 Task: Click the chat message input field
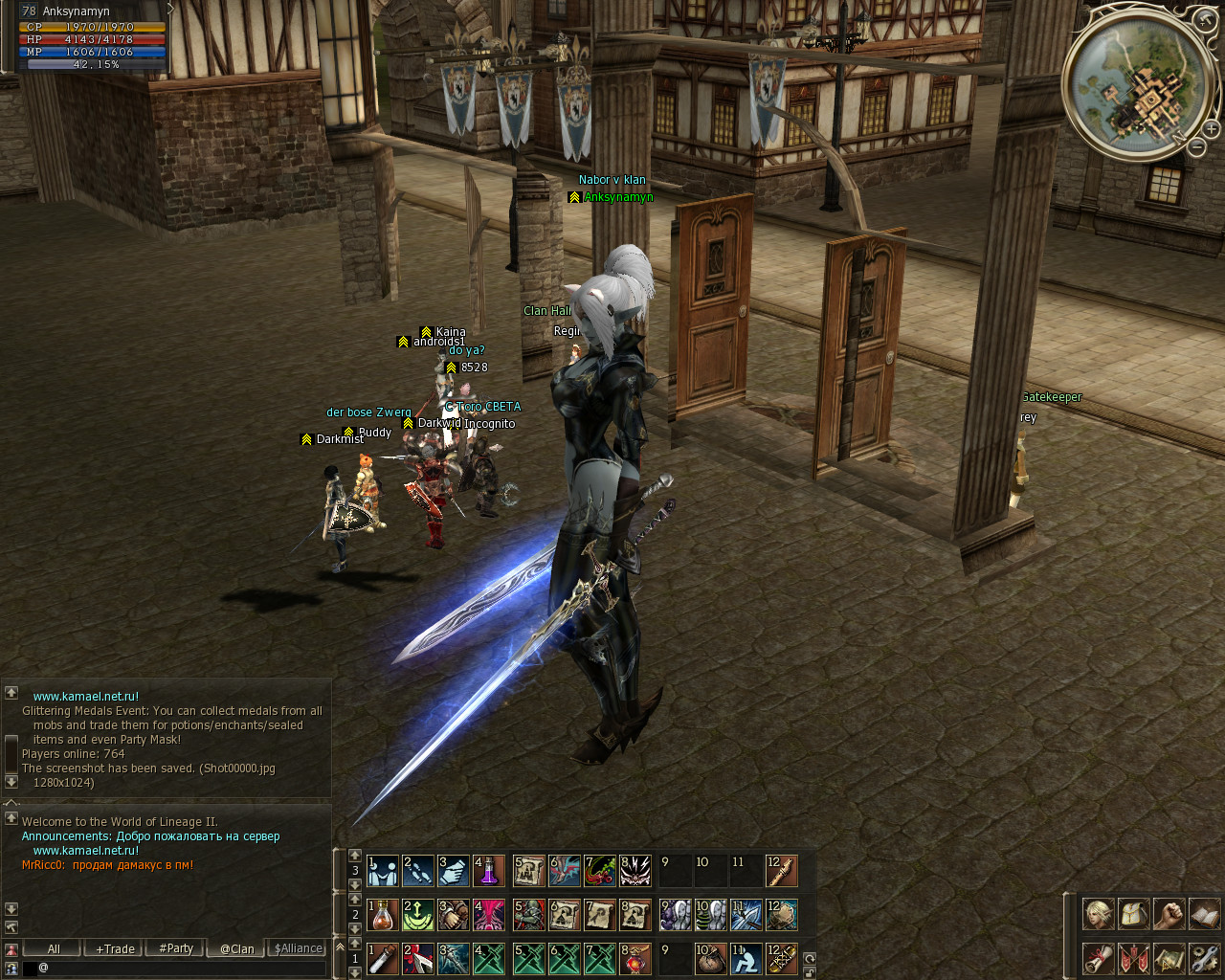182,968
